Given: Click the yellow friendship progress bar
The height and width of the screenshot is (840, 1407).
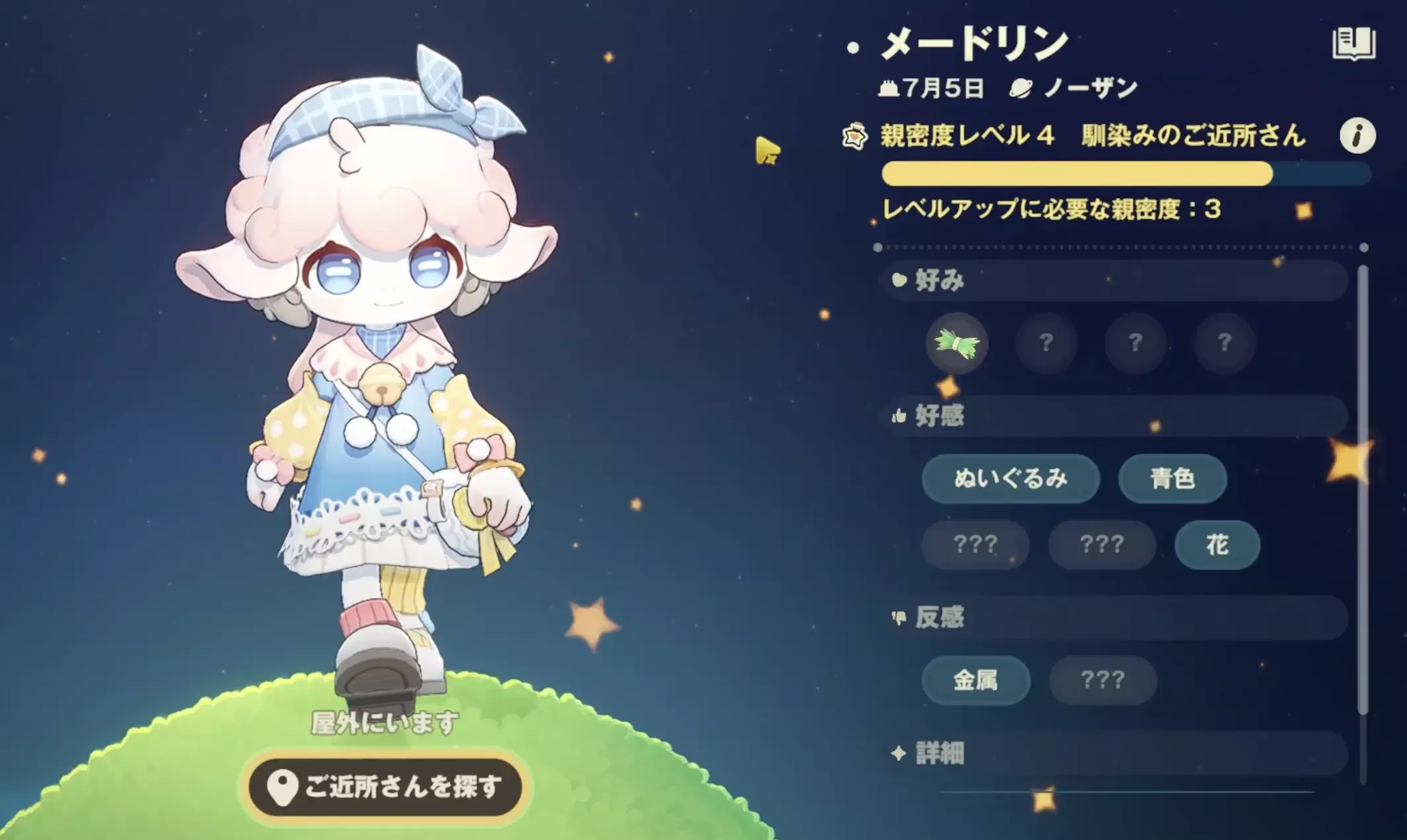Looking at the screenshot, I should click(x=1077, y=173).
